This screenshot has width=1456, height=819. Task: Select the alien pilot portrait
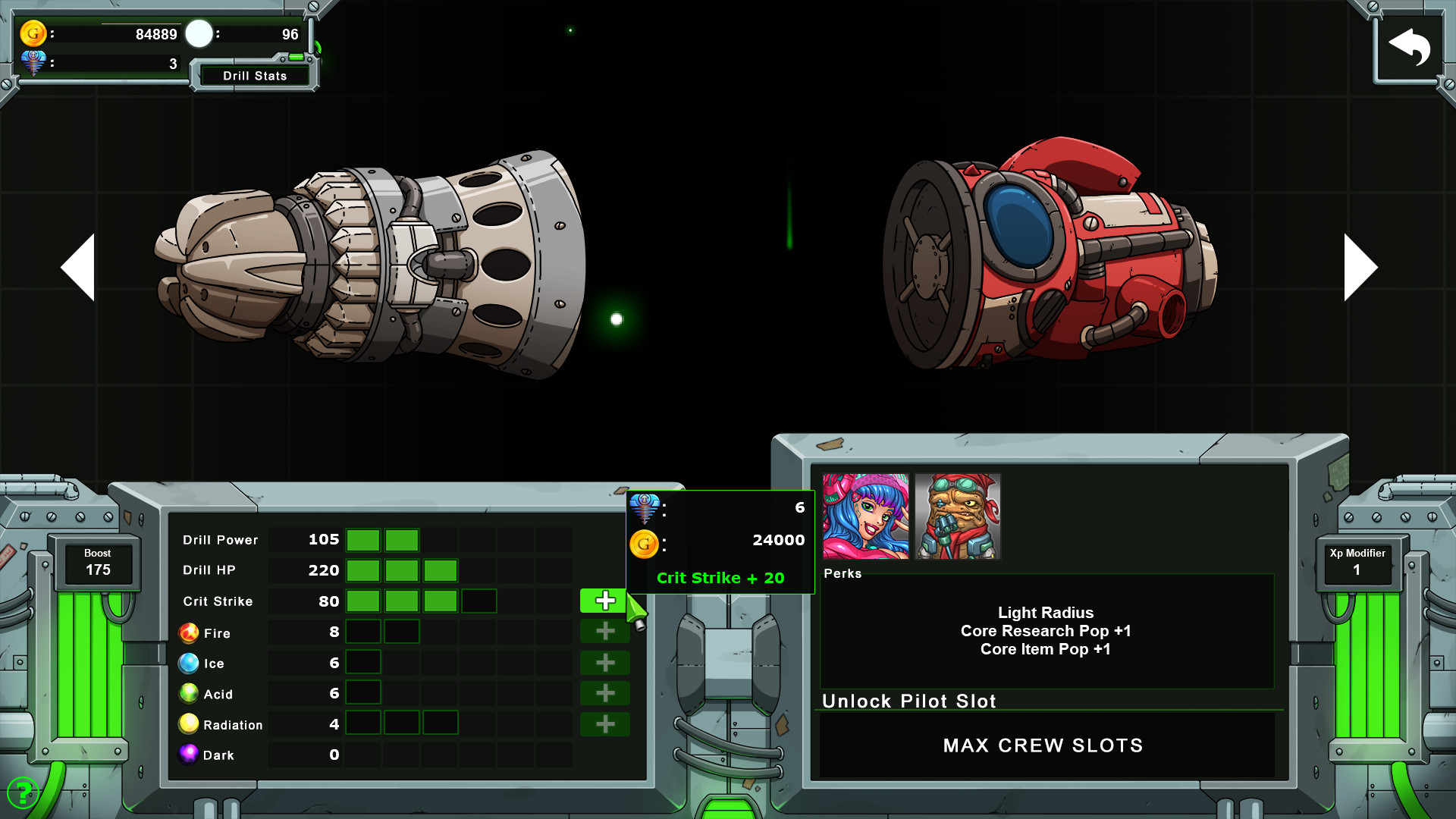coord(957,515)
